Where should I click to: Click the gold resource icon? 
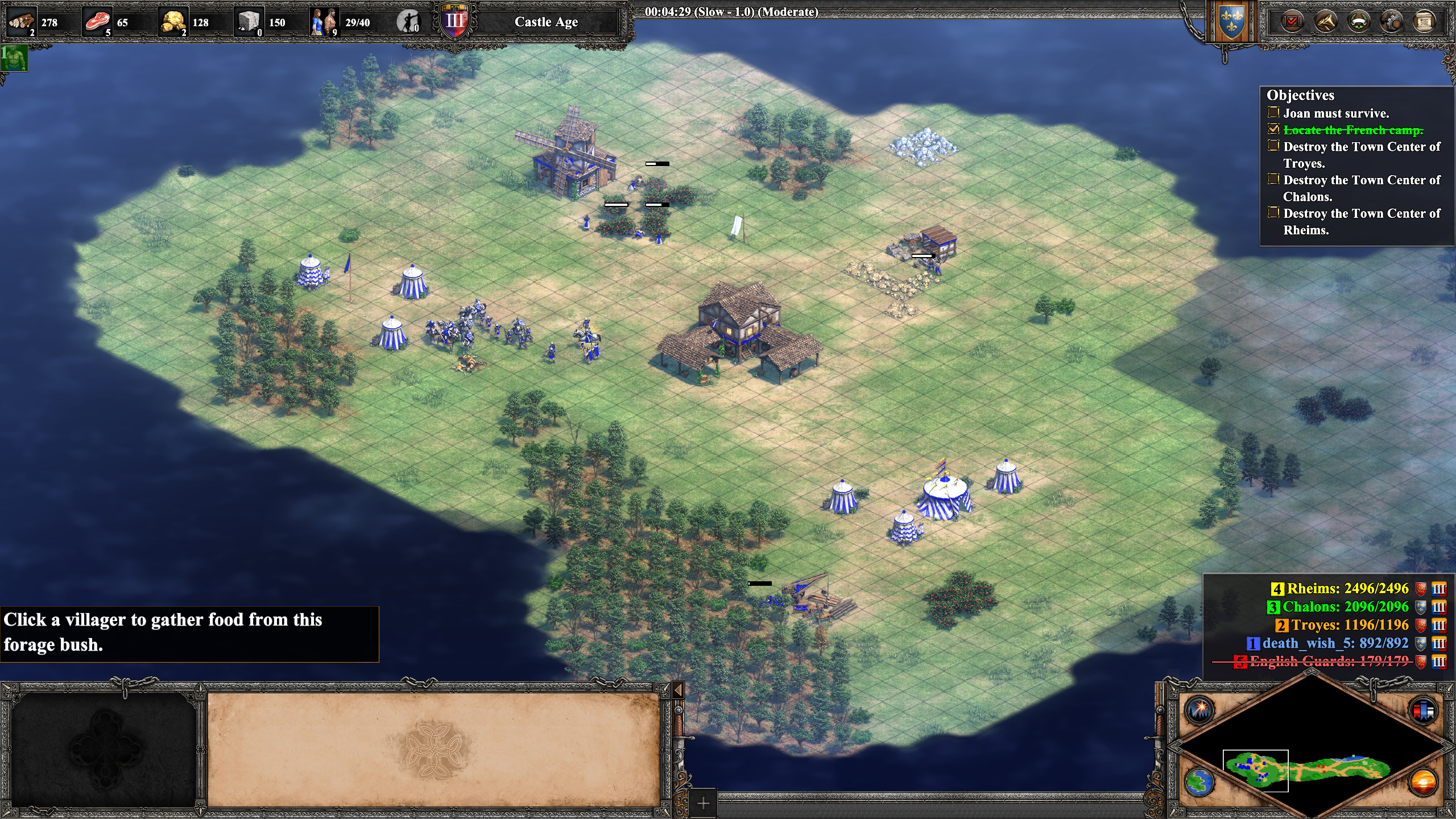coord(173,22)
